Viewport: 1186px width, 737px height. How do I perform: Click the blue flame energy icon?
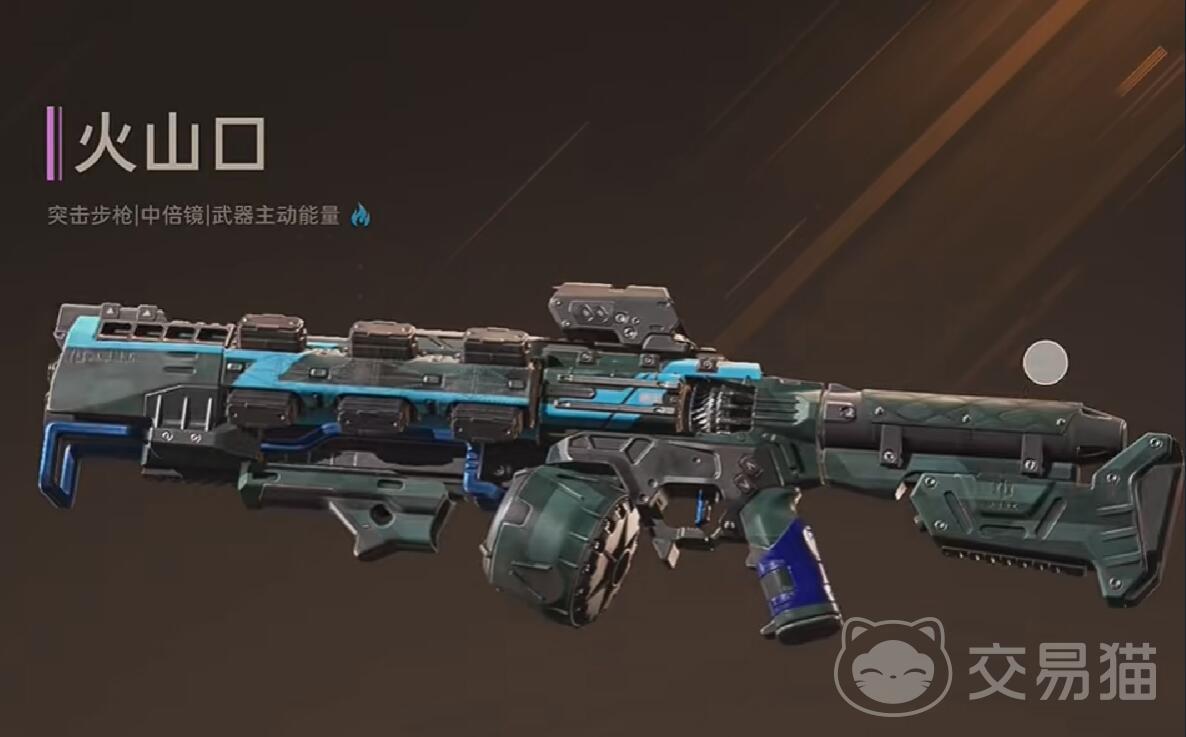(360, 215)
